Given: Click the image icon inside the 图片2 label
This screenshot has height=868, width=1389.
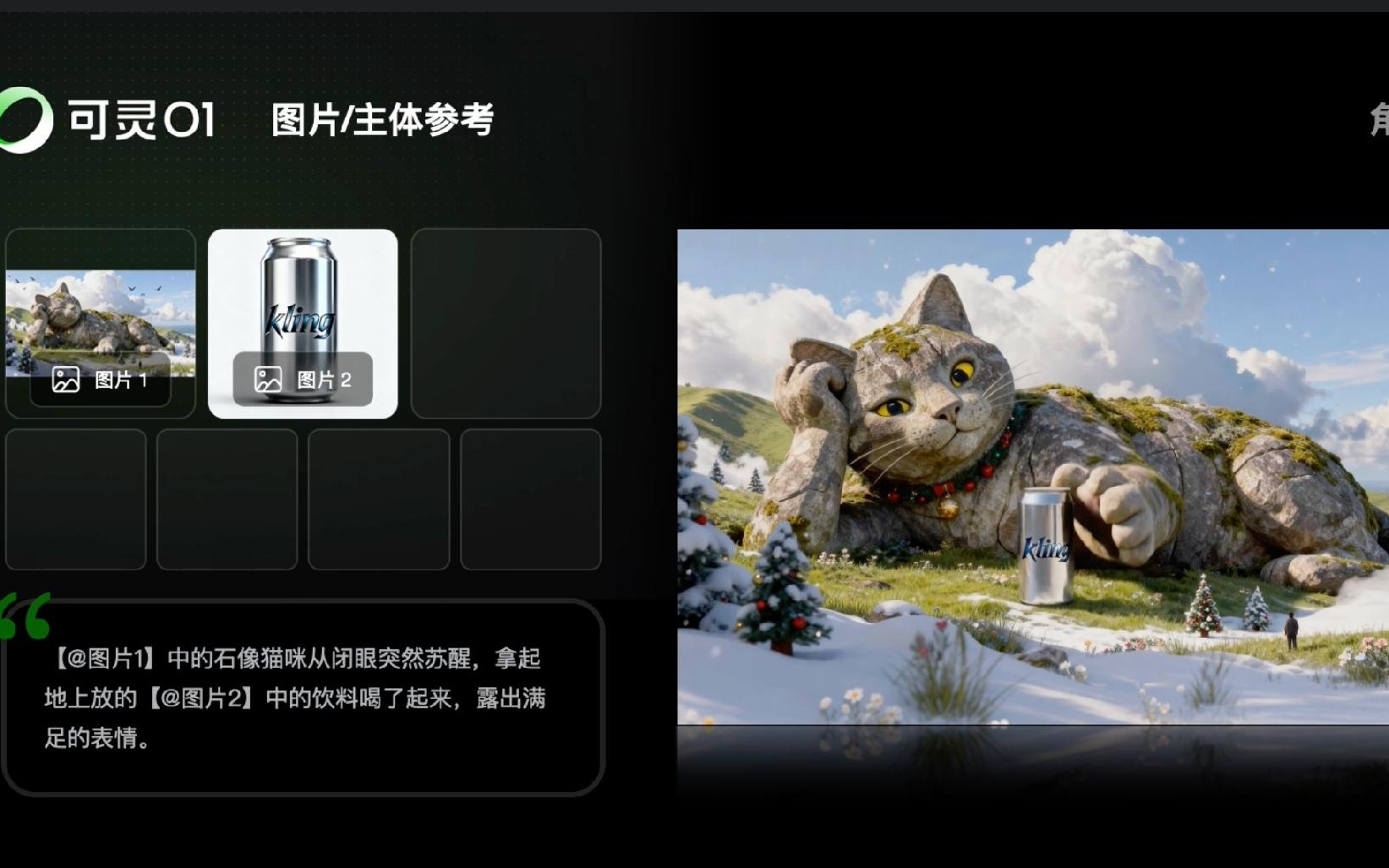Looking at the screenshot, I should click(x=267, y=380).
